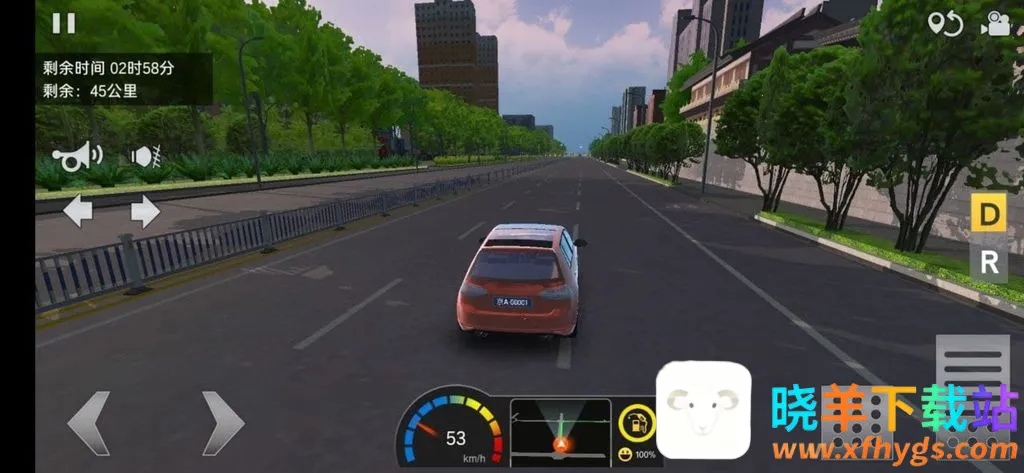Tap the route reset location icon
This screenshot has height=473, width=1024.
[944, 24]
